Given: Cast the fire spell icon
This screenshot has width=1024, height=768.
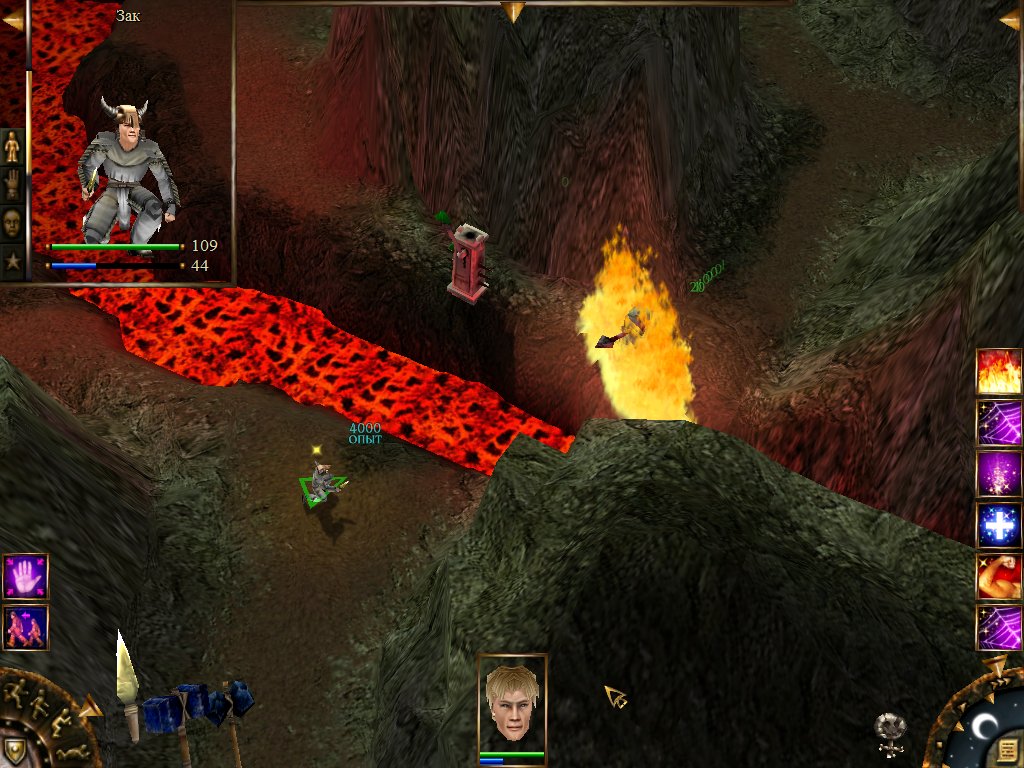Looking at the screenshot, I should click(999, 371).
